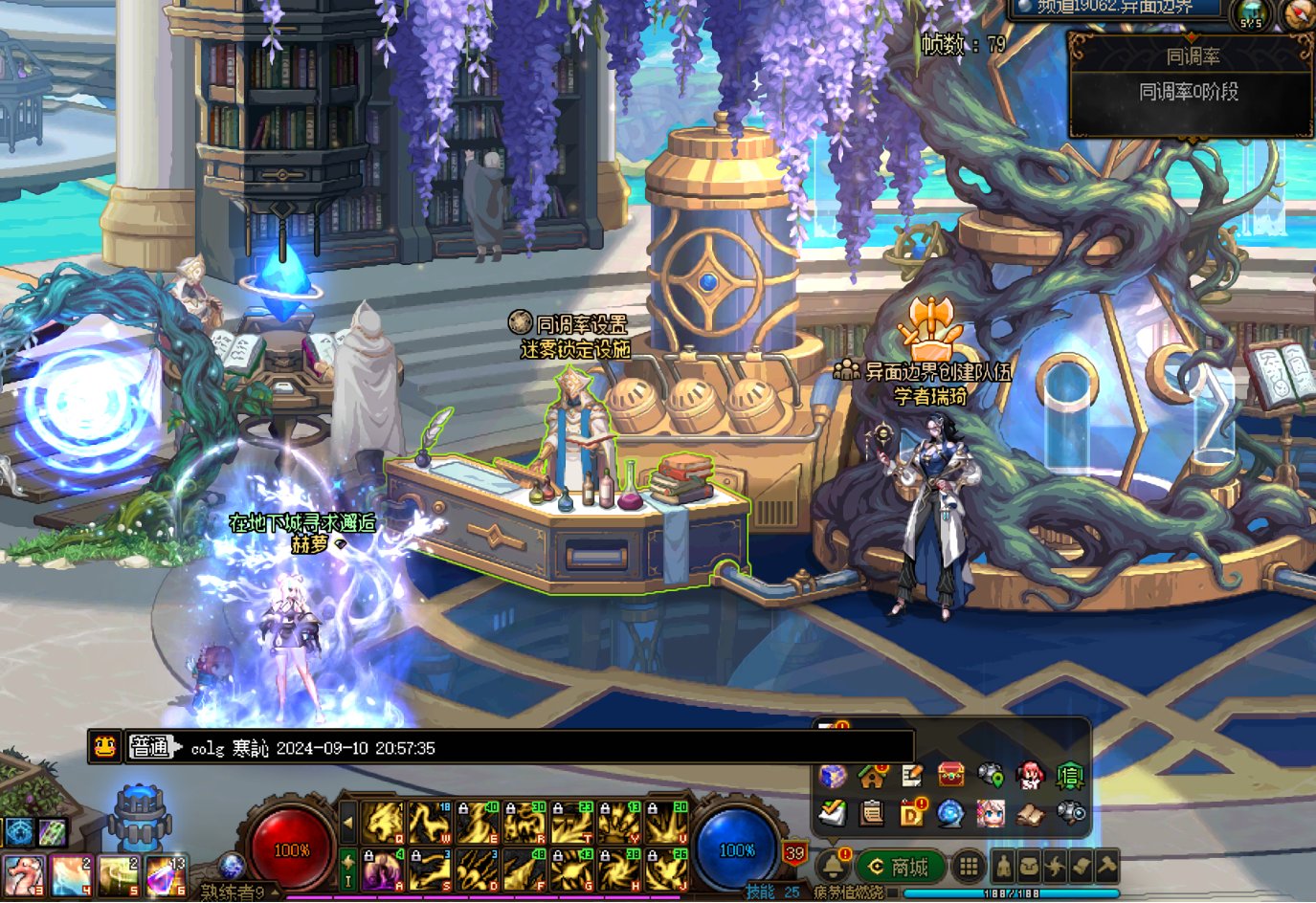The width and height of the screenshot is (1316, 903).
Task: Open the inventory pouch icon
Action: [1029, 867]
